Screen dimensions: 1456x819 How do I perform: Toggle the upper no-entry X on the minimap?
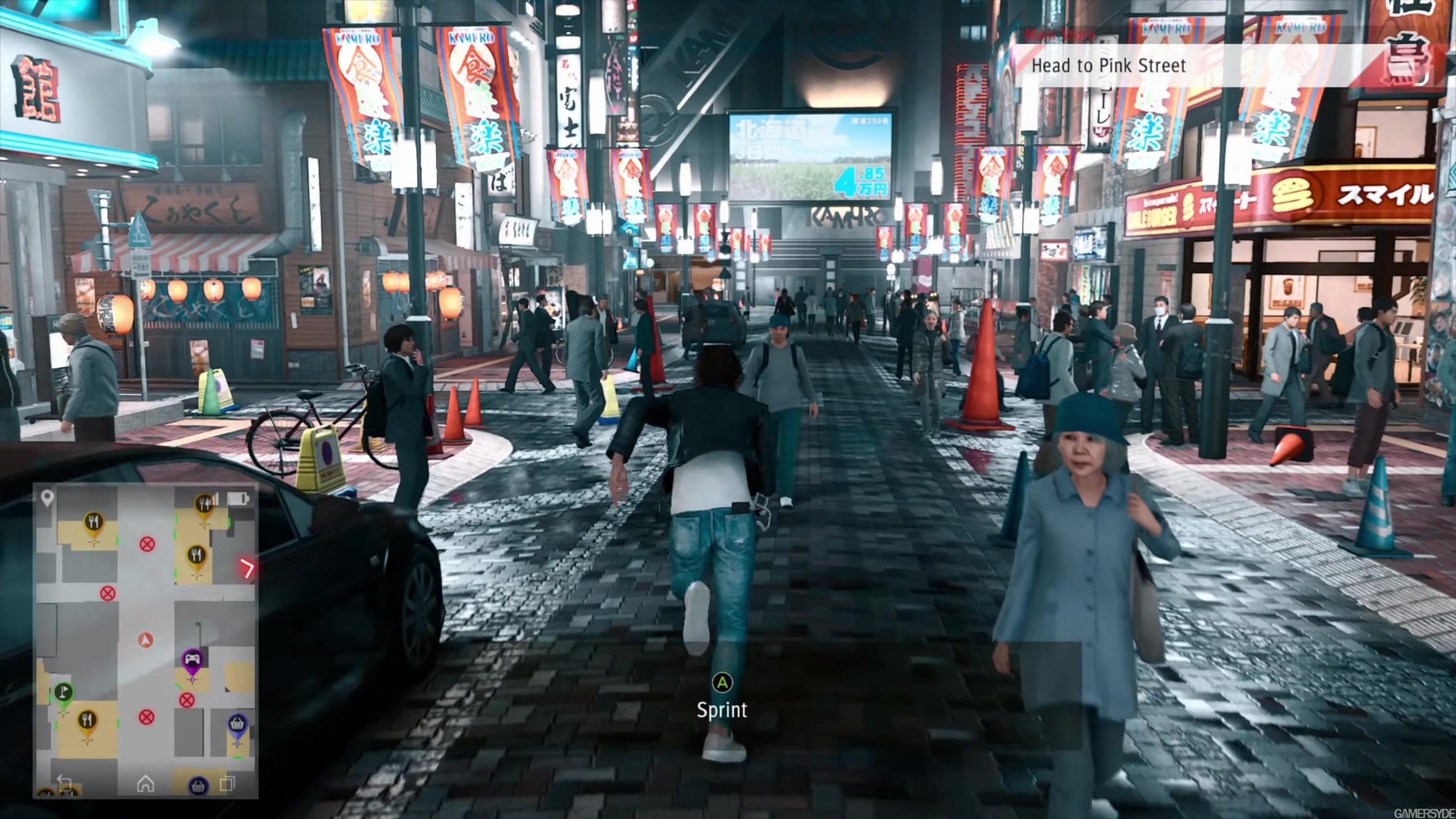pos(147,544)
